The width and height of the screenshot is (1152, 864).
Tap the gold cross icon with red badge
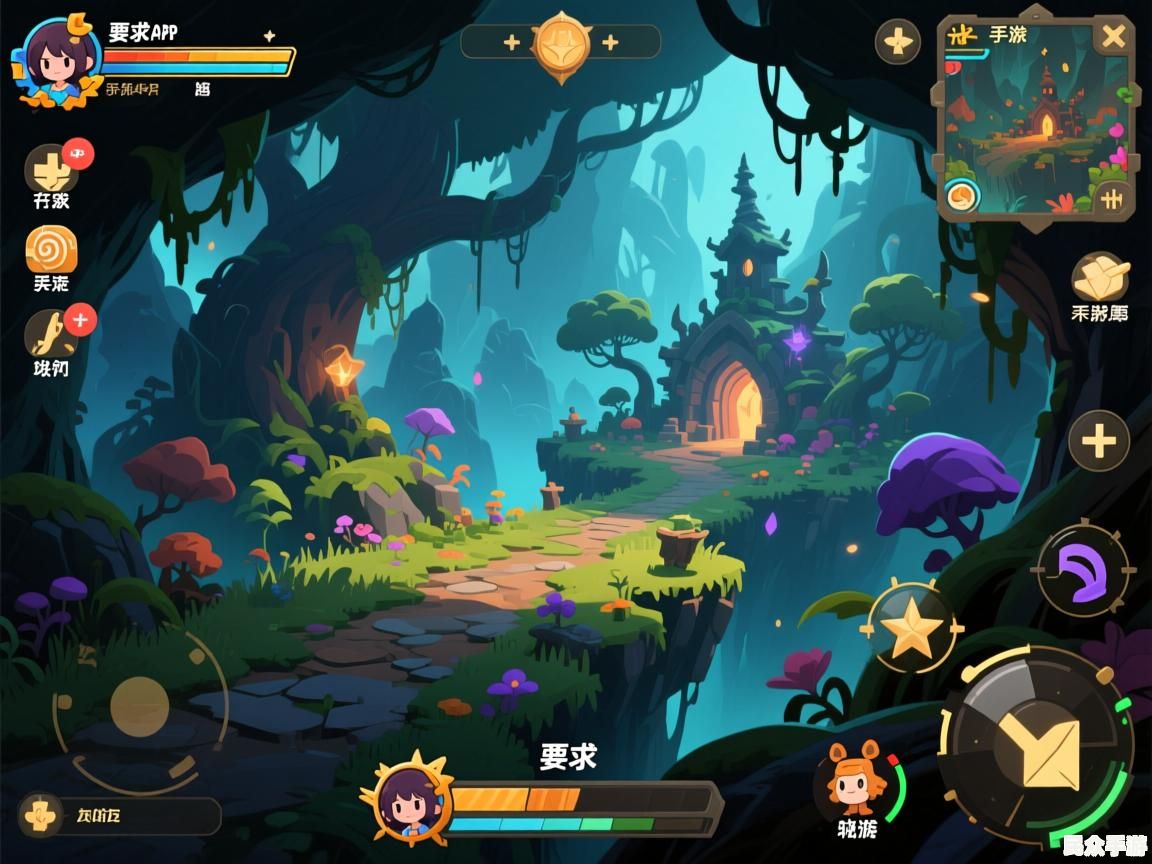[x=50, y=168]
